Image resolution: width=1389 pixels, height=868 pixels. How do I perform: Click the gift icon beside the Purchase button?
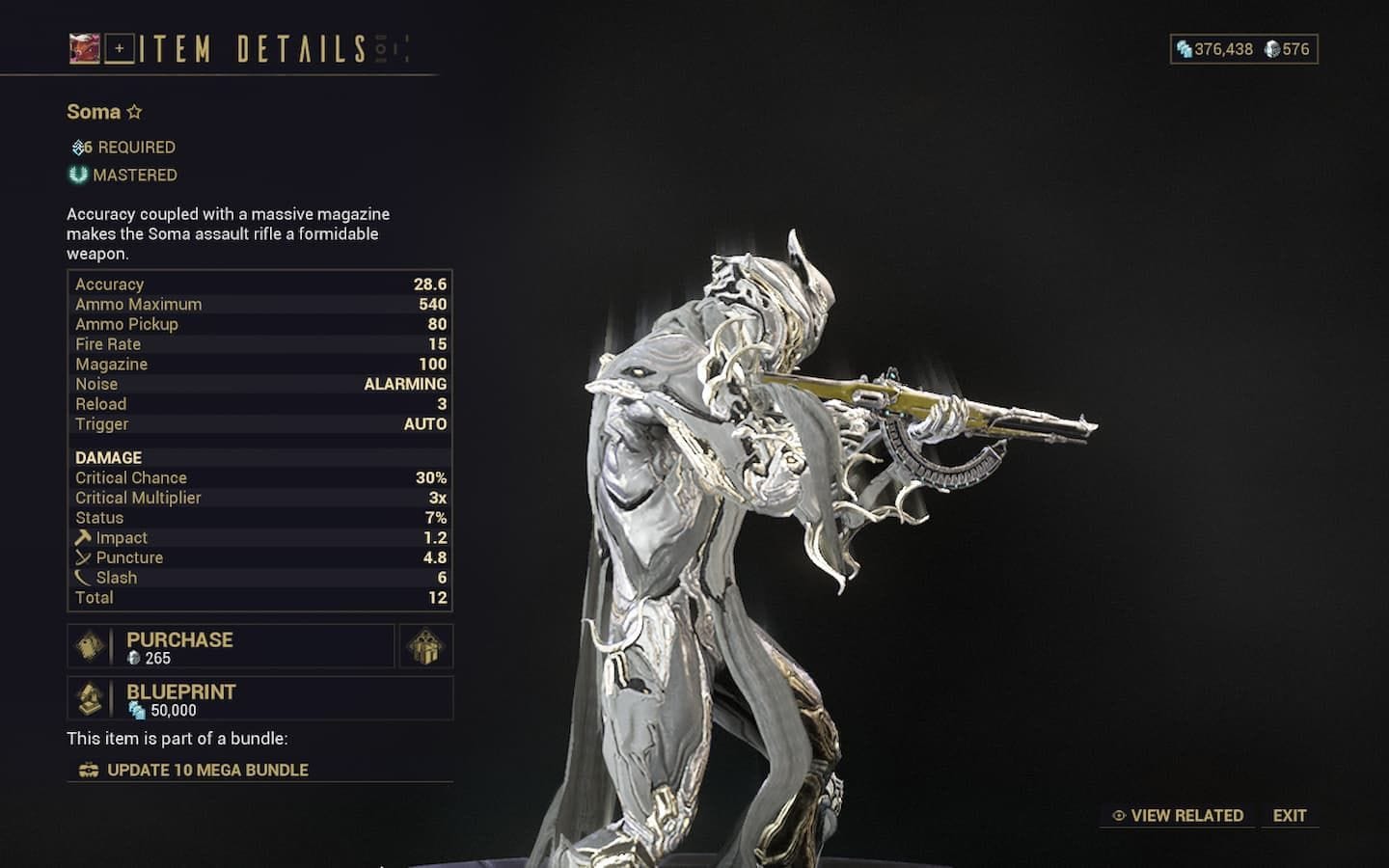click(424, 646)
